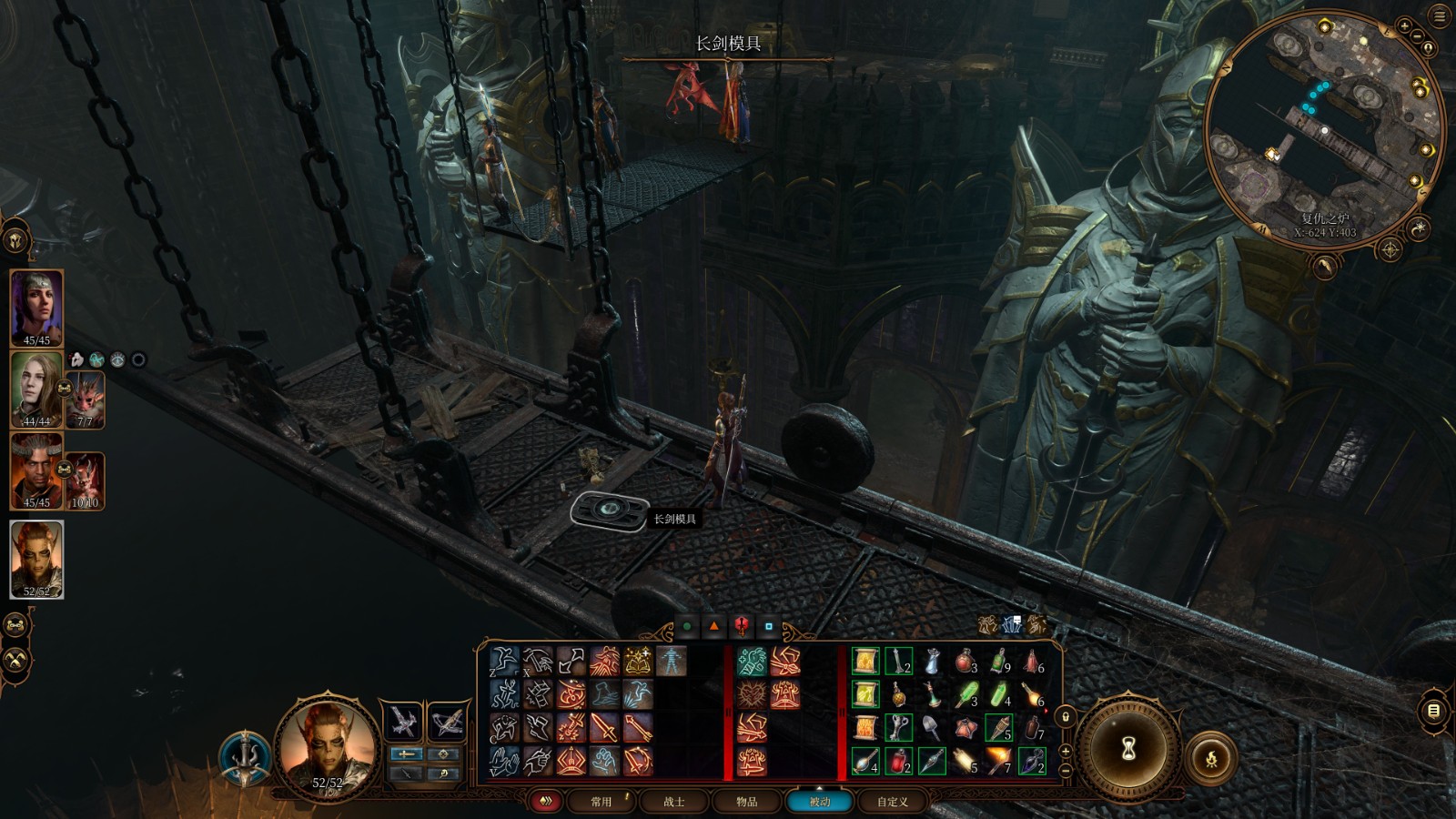Click the 被动 passives tab
This screenshot has height=819, width=1456.
point(820,802)
